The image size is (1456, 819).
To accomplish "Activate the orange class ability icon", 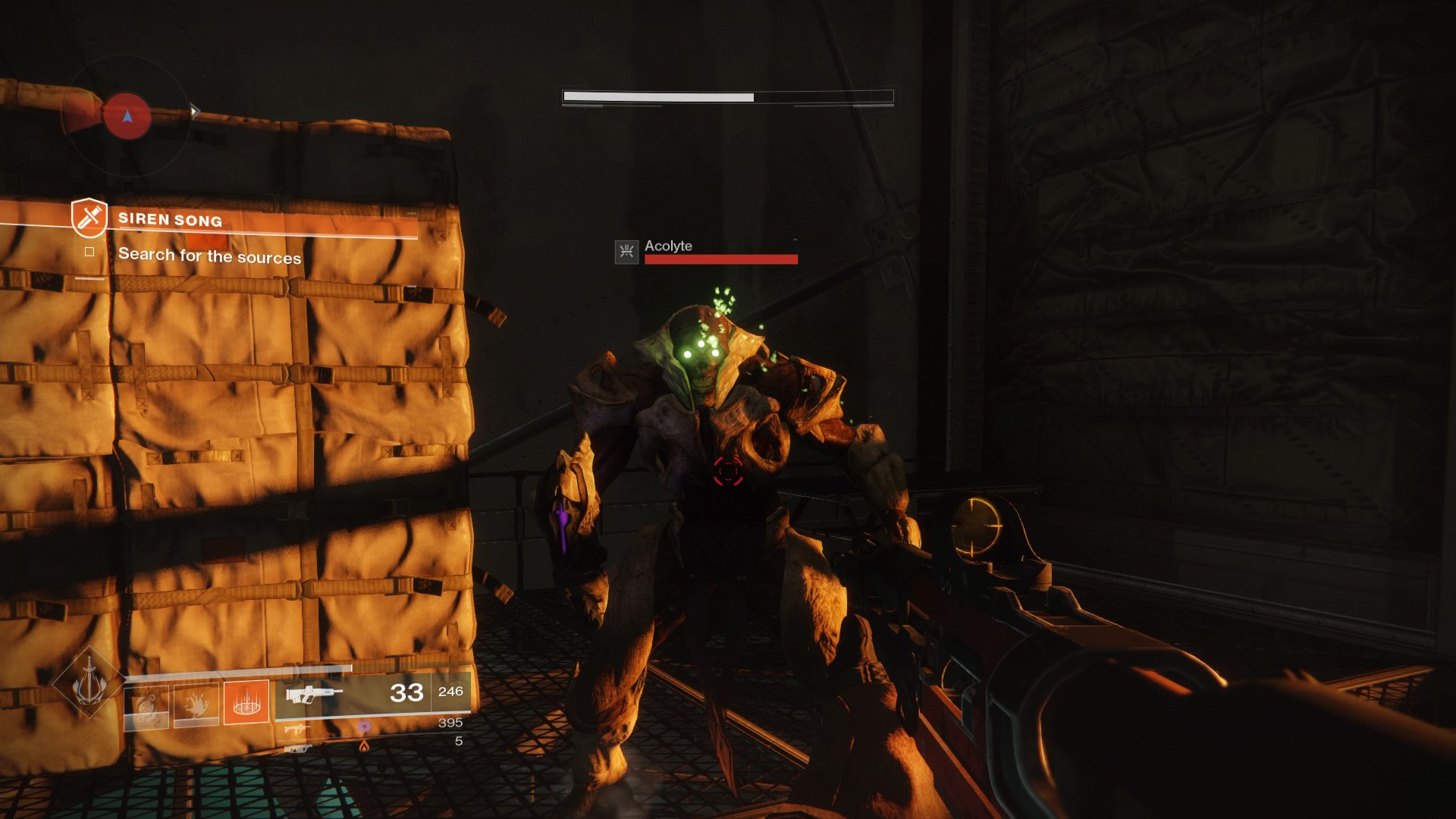I will [246, 703].
